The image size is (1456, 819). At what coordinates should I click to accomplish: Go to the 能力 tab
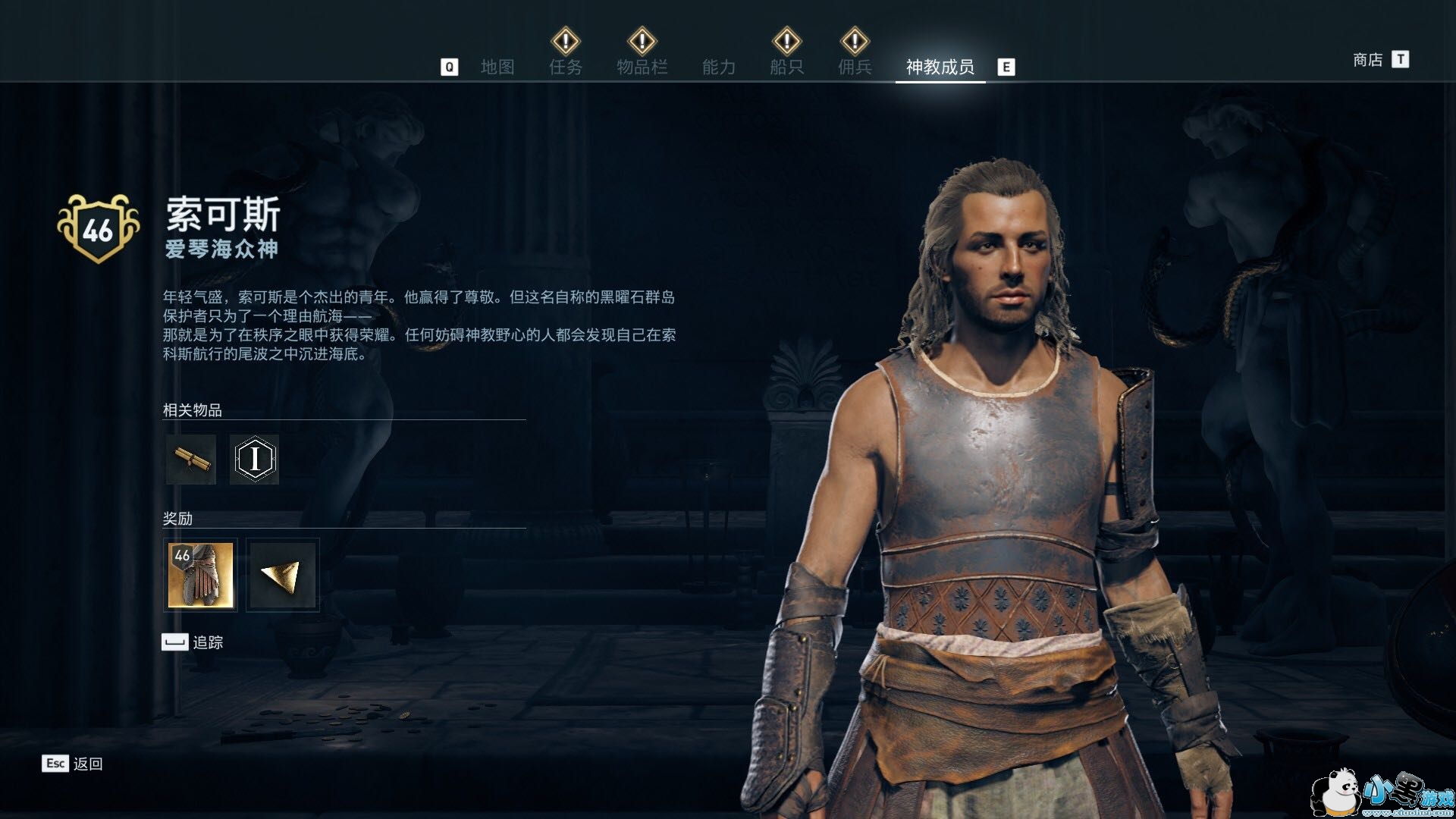pyautogui.click(x=718, y=67)
